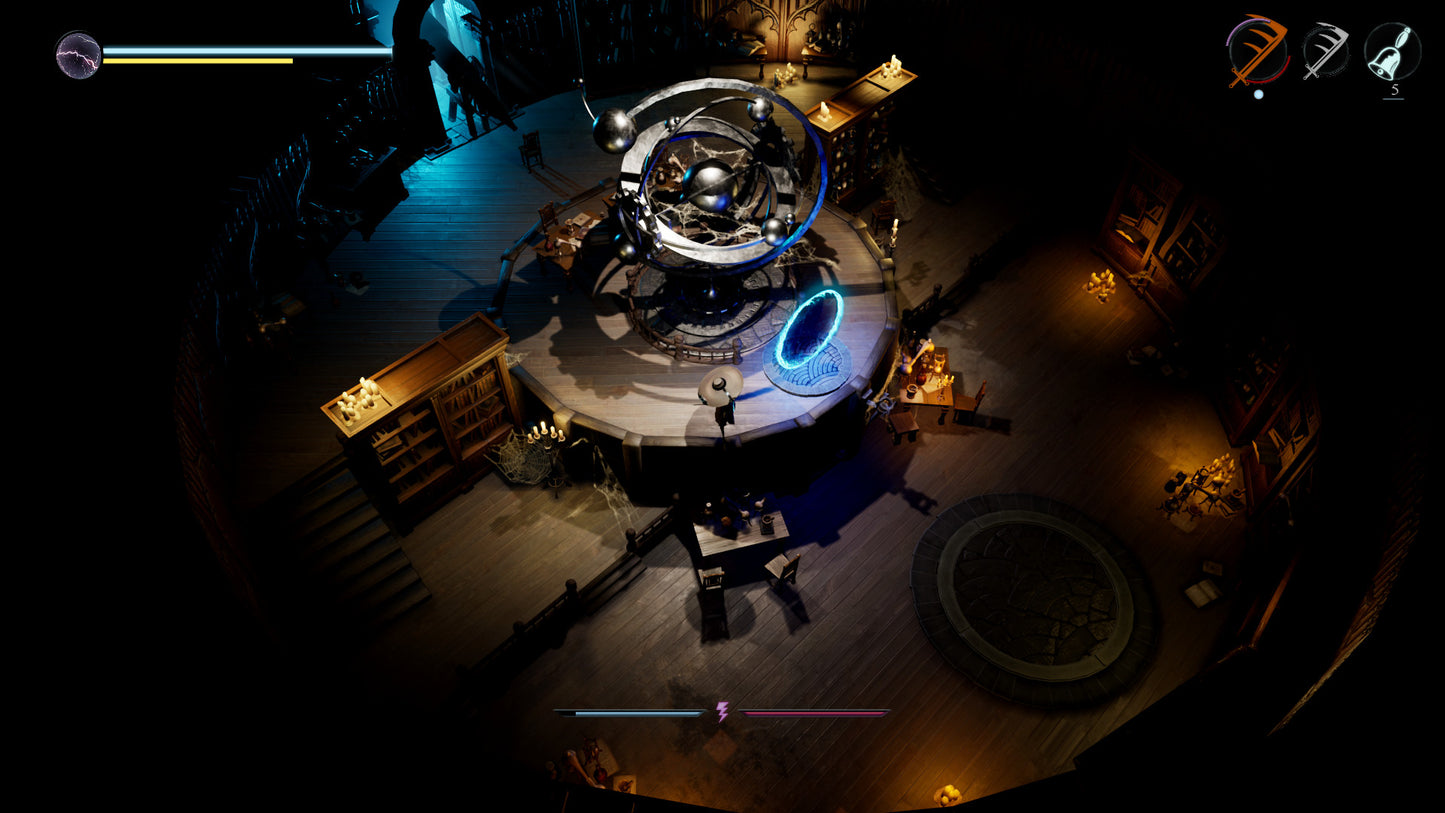Expand the bell charge counter showing 5
Screen dimensions: 1445x813
pyautogui.click(x=1395, y=90)
